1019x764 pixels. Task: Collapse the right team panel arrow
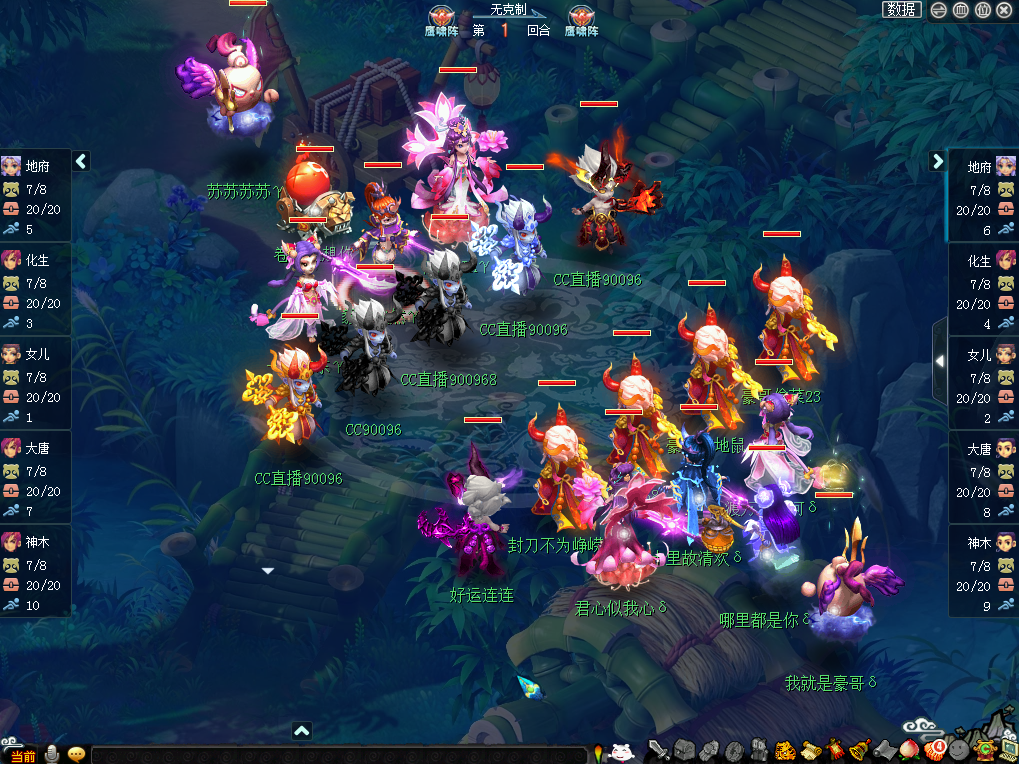click(x=937, y=161)
